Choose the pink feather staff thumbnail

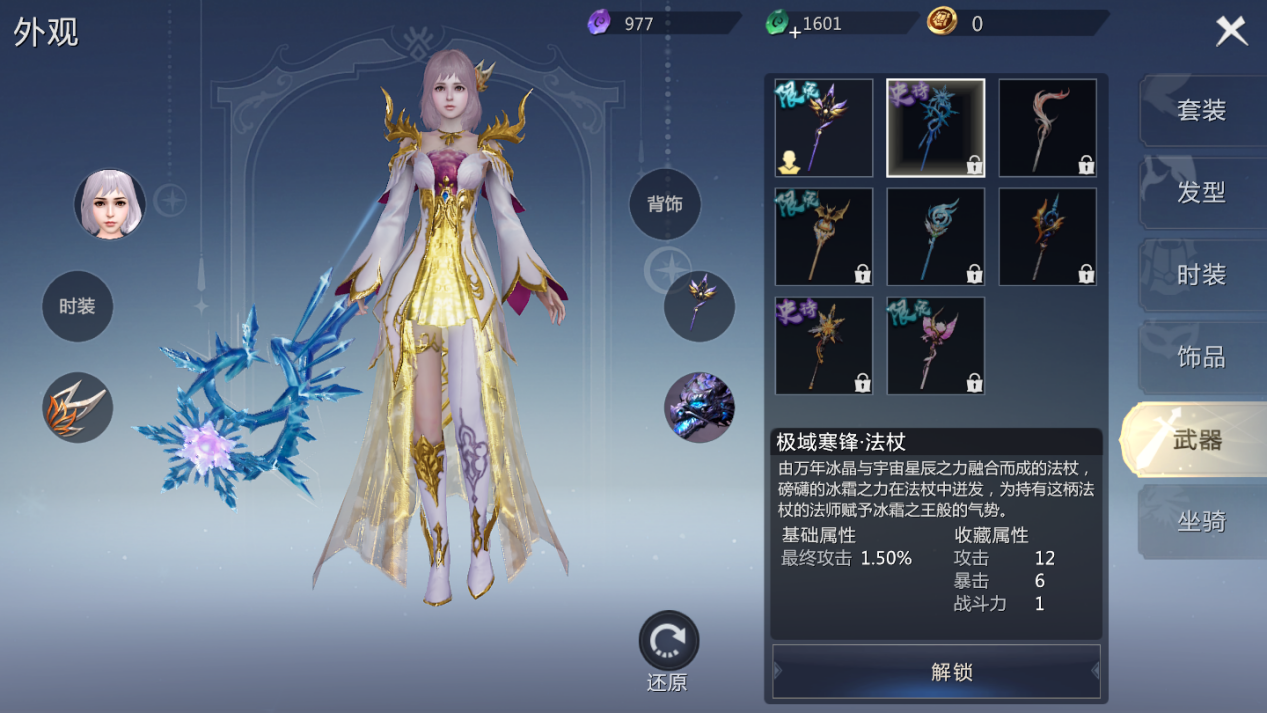[x=1048, y=128]
